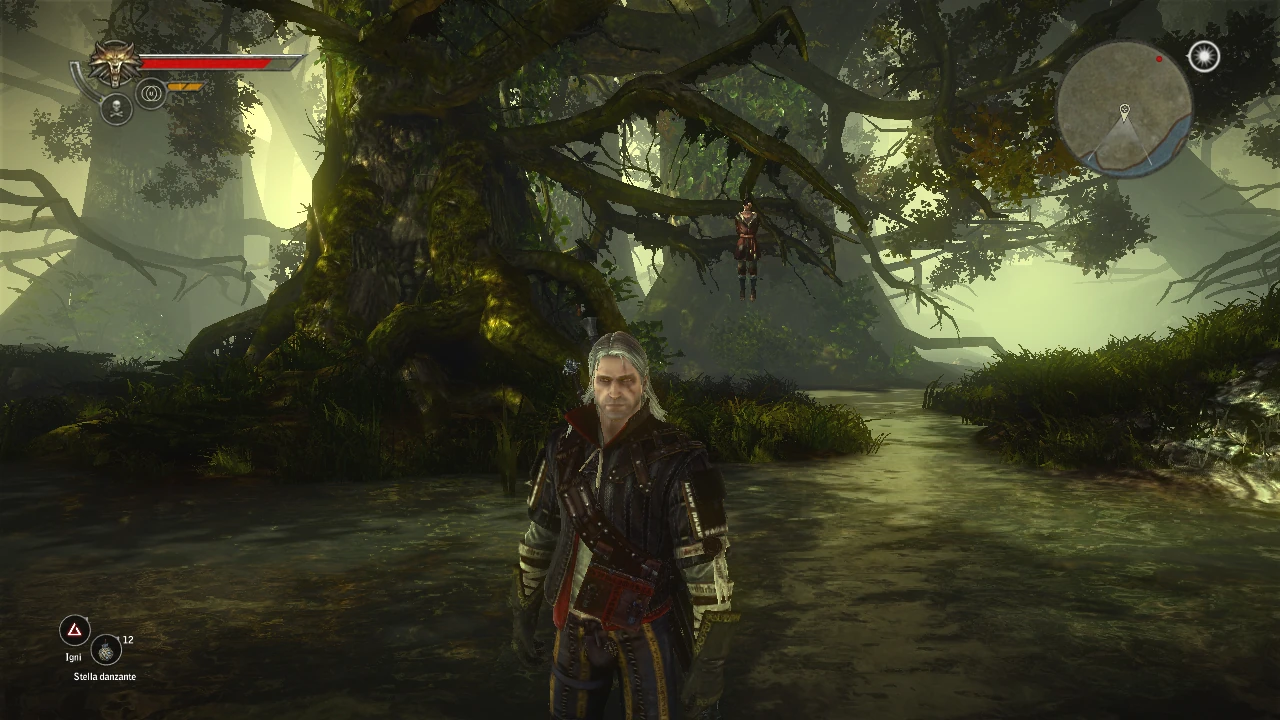Expand the quick sign selector bubble
The height and width of the screenshot is (720, 1280).
(73, 632)
